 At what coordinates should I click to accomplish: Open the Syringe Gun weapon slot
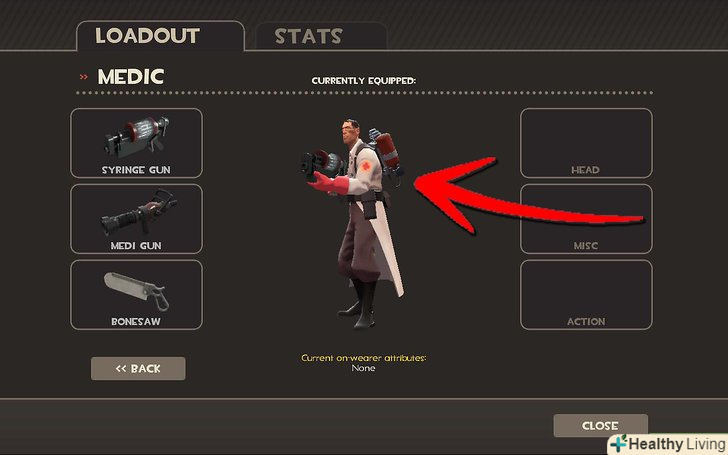click(x=136, y=143)
